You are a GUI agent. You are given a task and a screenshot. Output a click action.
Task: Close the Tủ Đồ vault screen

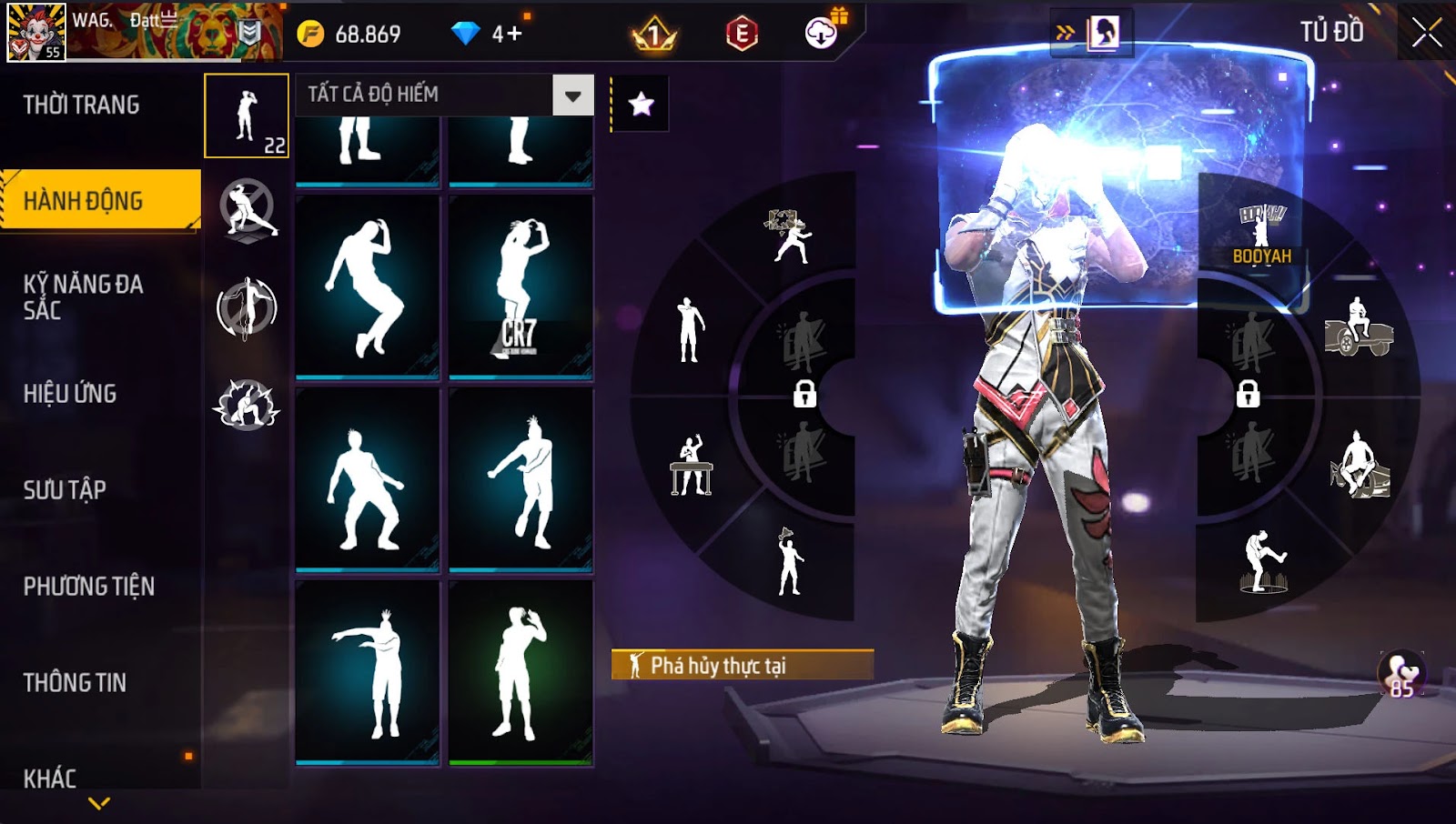(1426, 33)
